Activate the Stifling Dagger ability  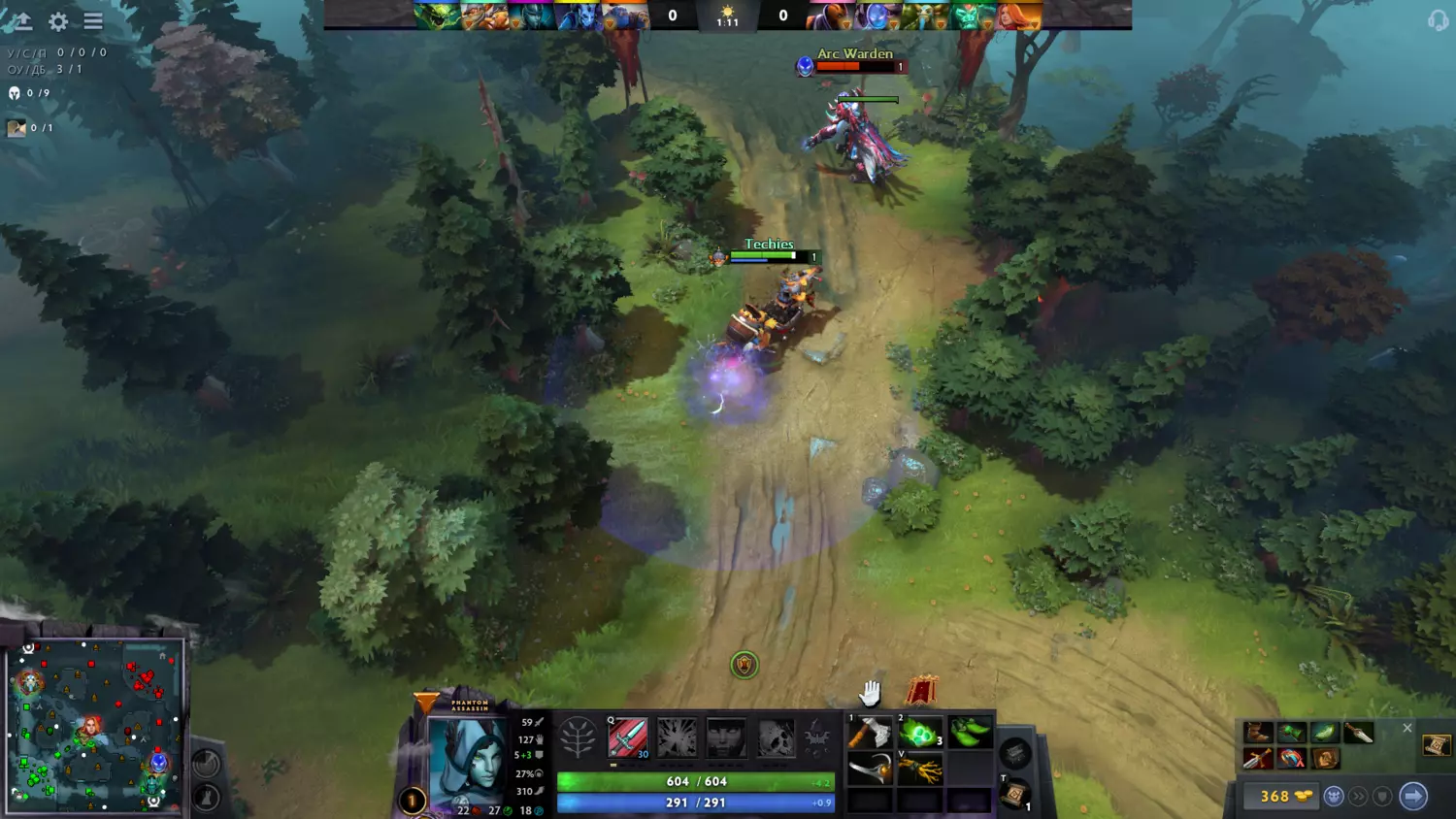tap(628, 738)
